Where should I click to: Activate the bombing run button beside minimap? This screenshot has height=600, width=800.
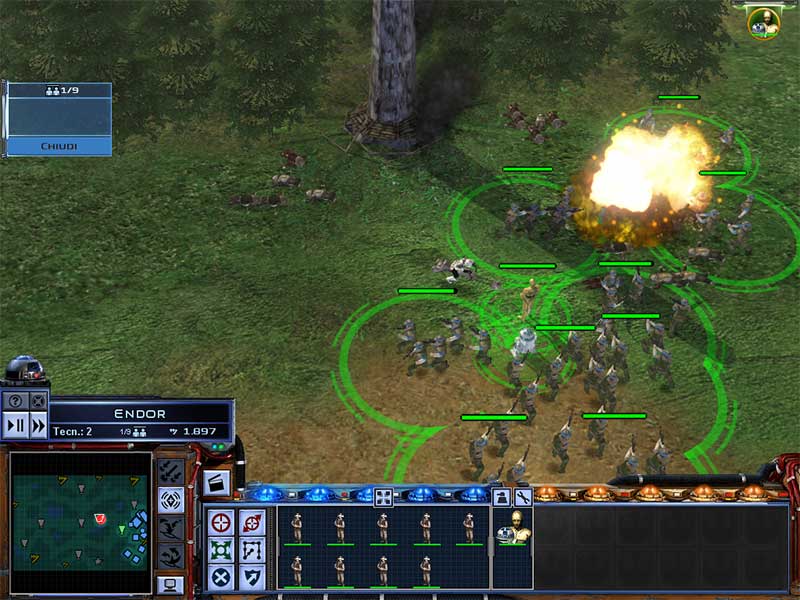pos(171,472)
